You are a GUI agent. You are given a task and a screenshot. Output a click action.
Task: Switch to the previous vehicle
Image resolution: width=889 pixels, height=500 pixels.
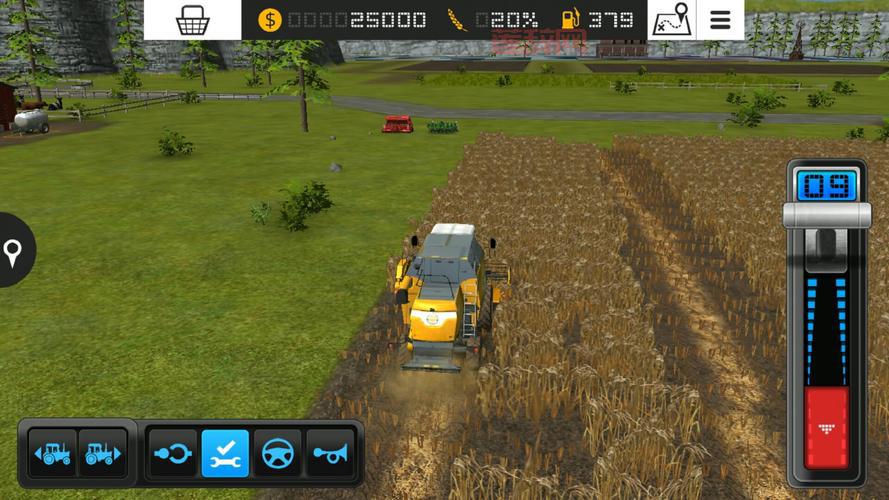coord(52,453)
